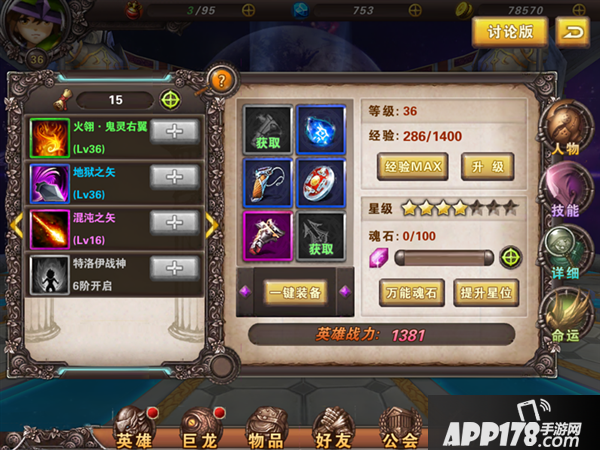Tap the 一键装备 auto-equip button
Screen dimensions: 600x450
294,292
